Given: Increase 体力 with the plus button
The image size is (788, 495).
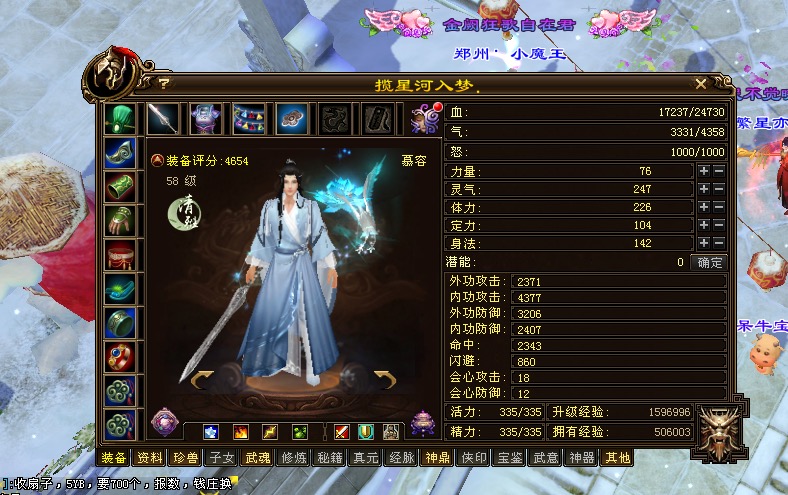Looking at the screenshot, I should pyautogui.click(x=704, y=207).
